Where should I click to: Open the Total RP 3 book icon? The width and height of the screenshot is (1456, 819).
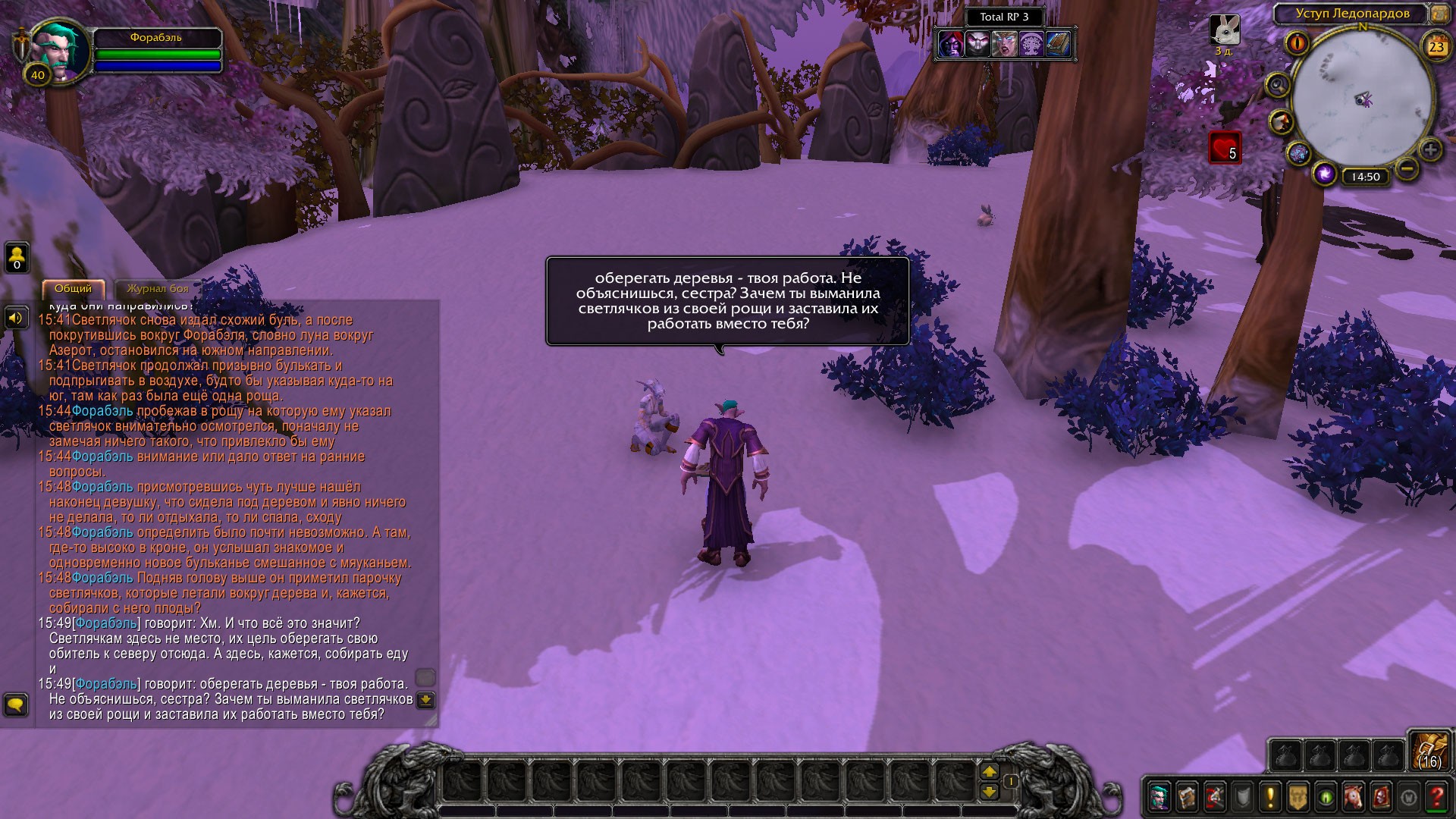pos(1058,45)
